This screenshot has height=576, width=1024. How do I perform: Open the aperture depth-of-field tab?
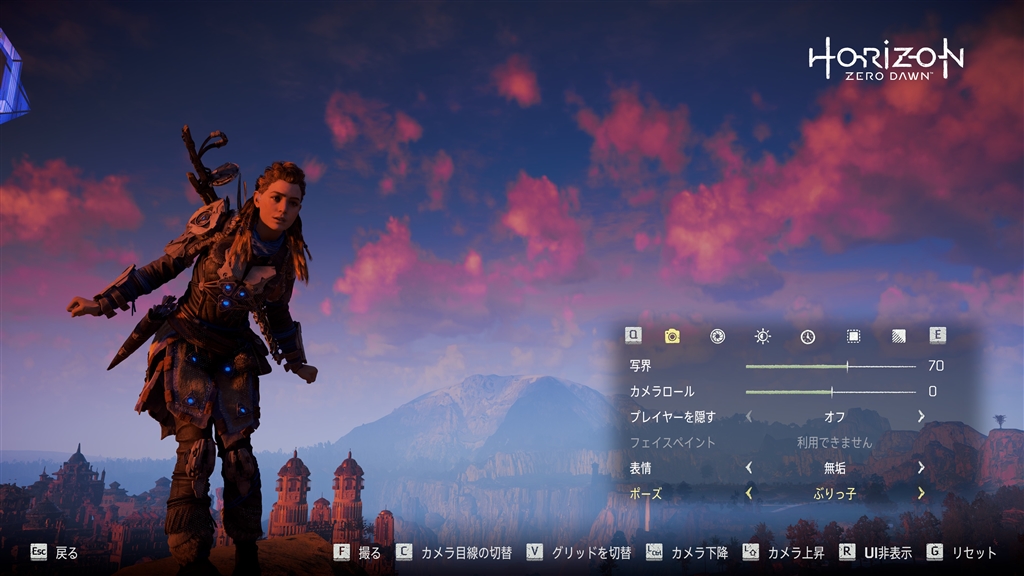tap(717, 336)
